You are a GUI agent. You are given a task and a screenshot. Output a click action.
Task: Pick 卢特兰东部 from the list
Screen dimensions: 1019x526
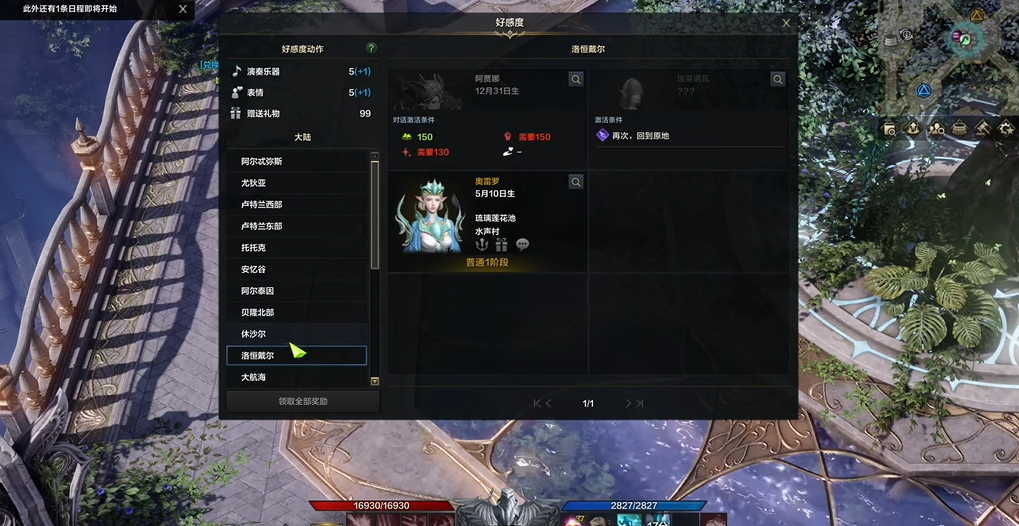297,226
